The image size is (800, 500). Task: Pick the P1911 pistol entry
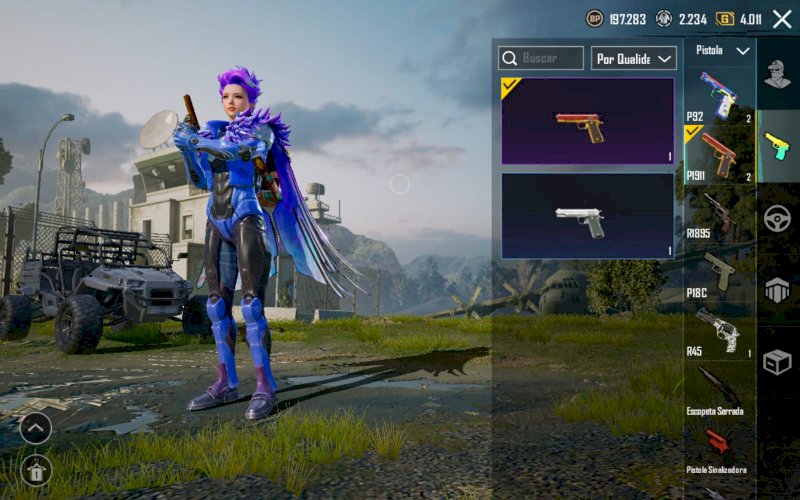pyautogui.click(x=719, y=154)
